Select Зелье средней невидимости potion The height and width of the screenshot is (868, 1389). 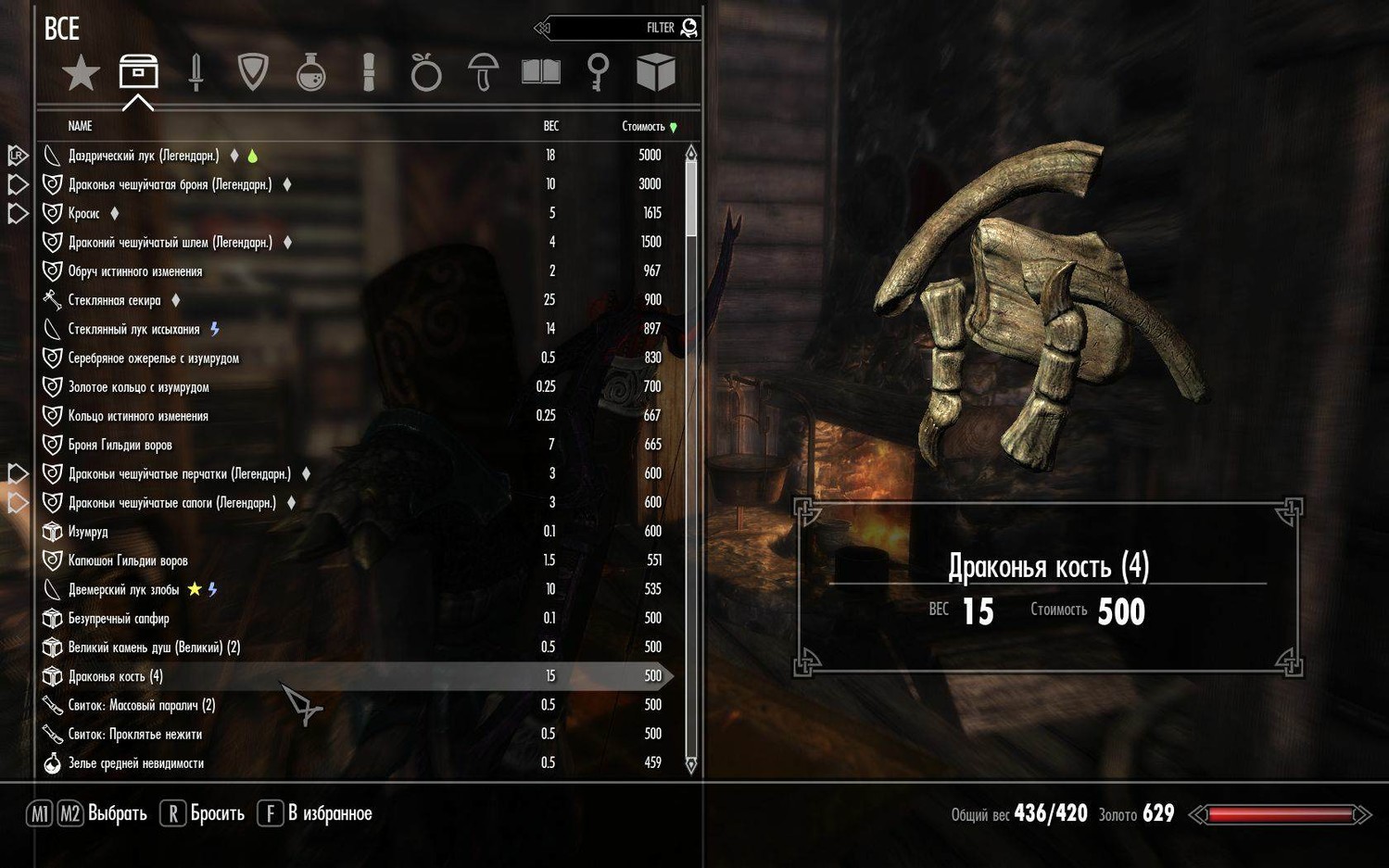pyautogui.click(x=135, y=763)
